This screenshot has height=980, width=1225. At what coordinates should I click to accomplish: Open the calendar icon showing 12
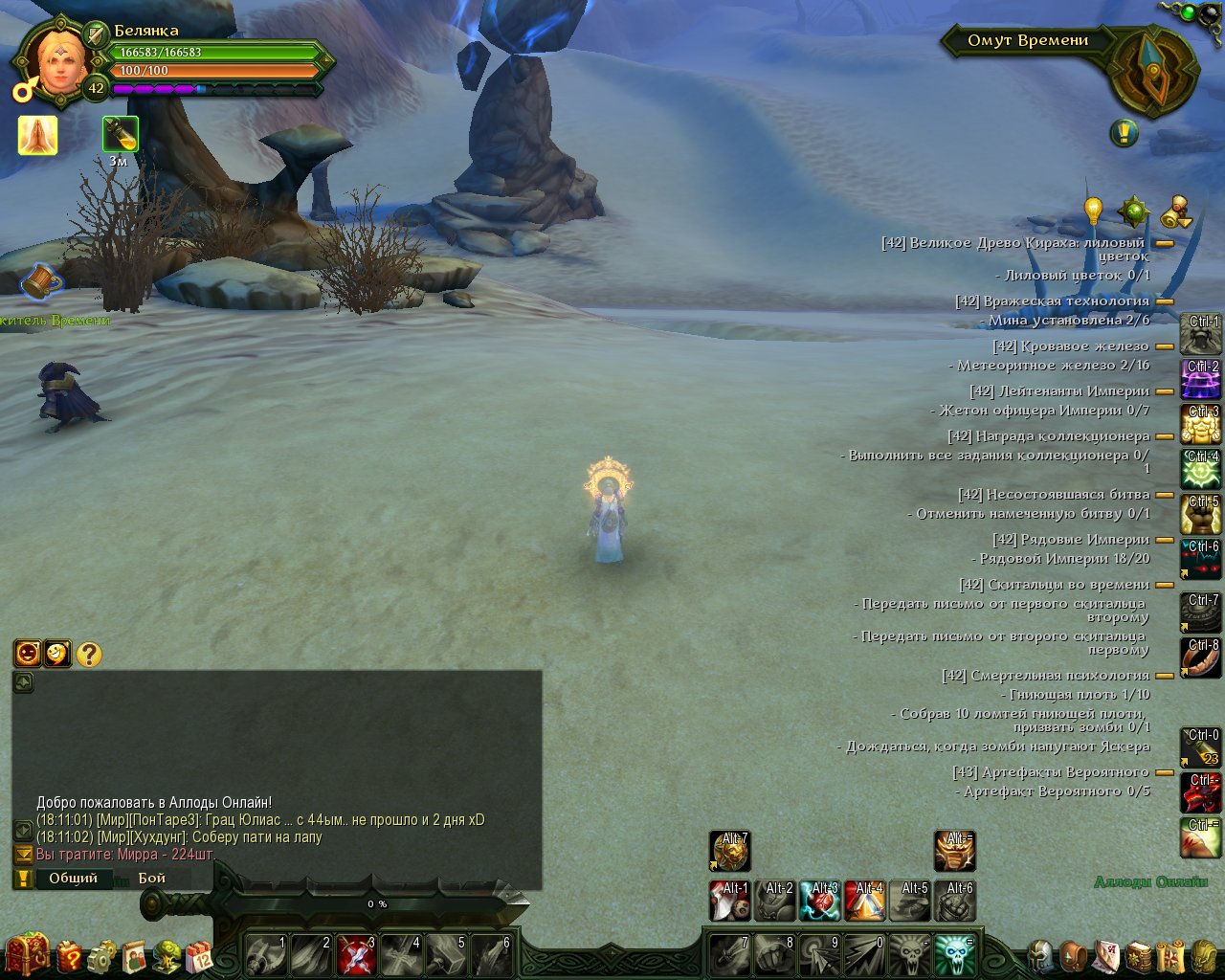click(199, 955)
